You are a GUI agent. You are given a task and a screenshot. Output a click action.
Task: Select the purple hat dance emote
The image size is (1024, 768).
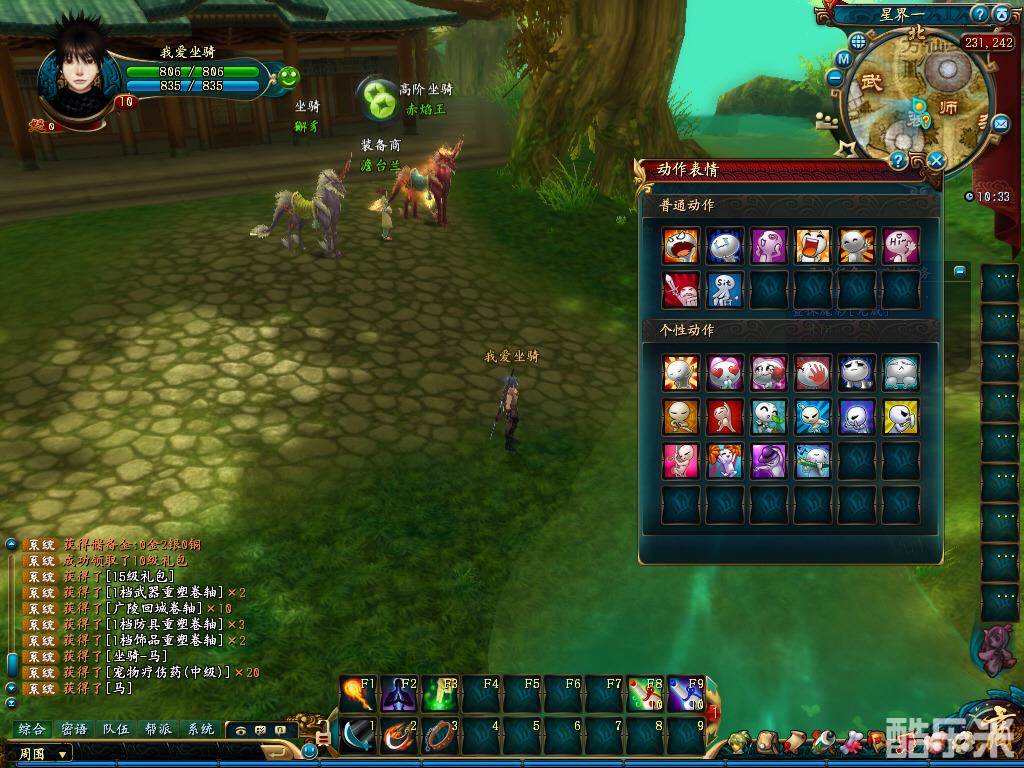click(768, 460)
